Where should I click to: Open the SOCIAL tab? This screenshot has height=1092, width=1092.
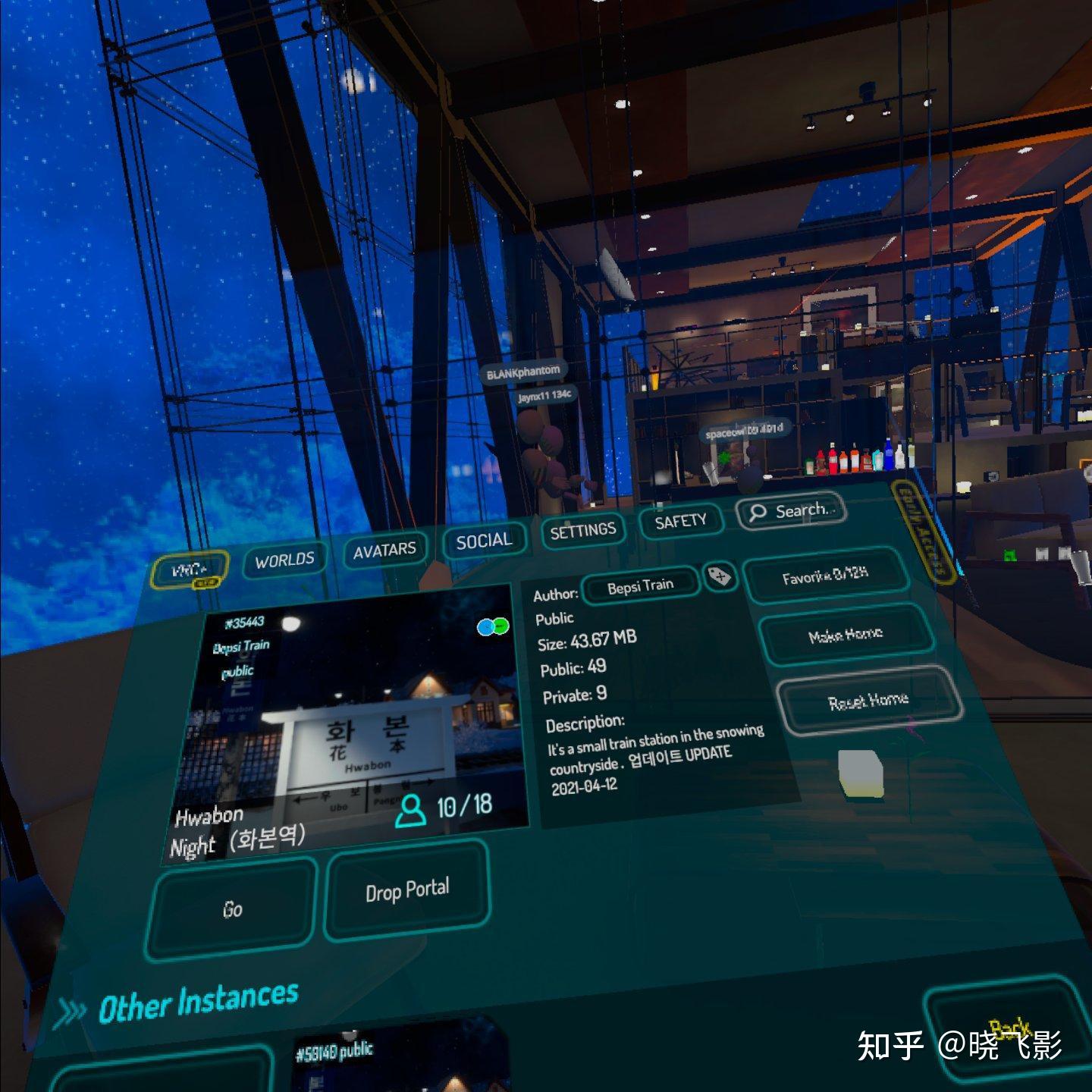tap(484, 540)
